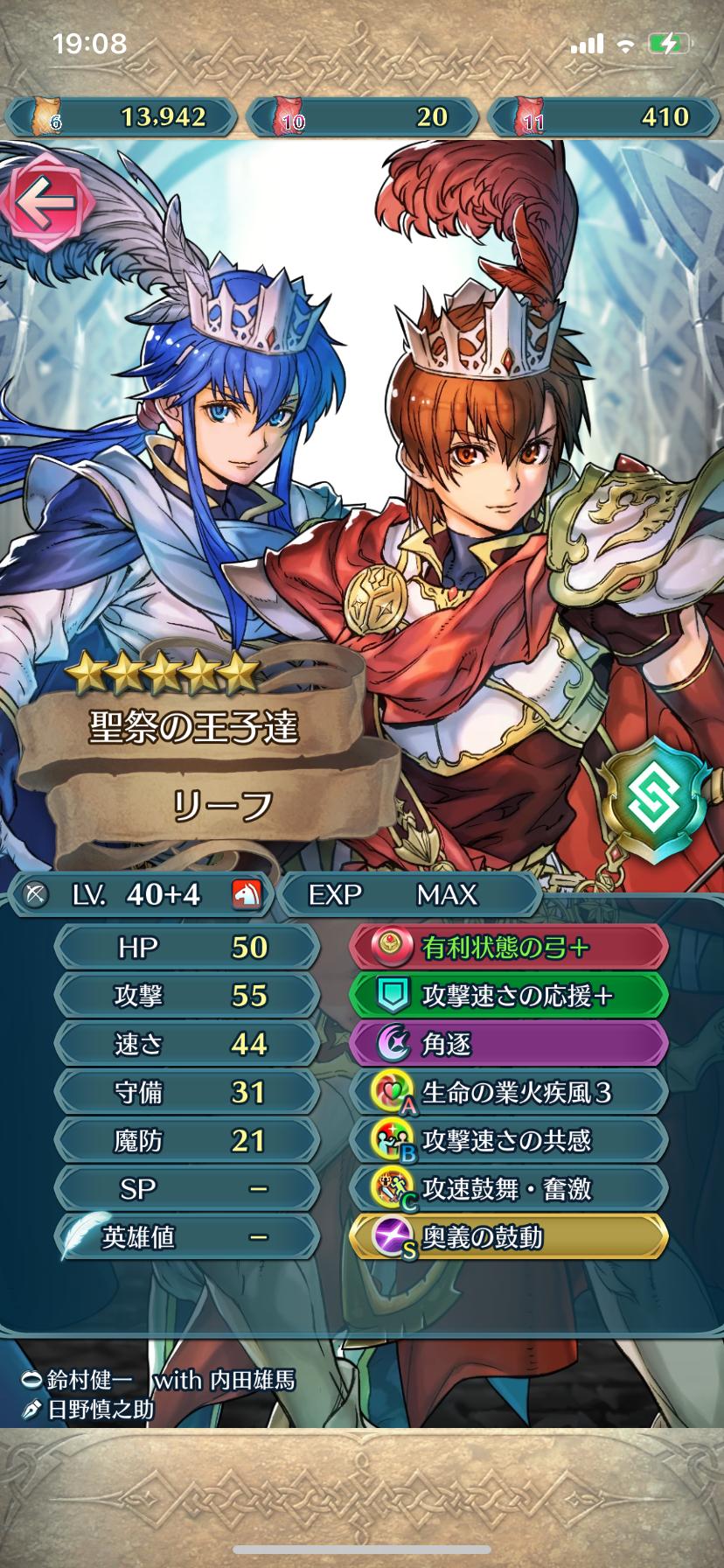View the 守備 defense stat row
Viewport: 724px width, 1568px height.
[x=186, y=1092]
